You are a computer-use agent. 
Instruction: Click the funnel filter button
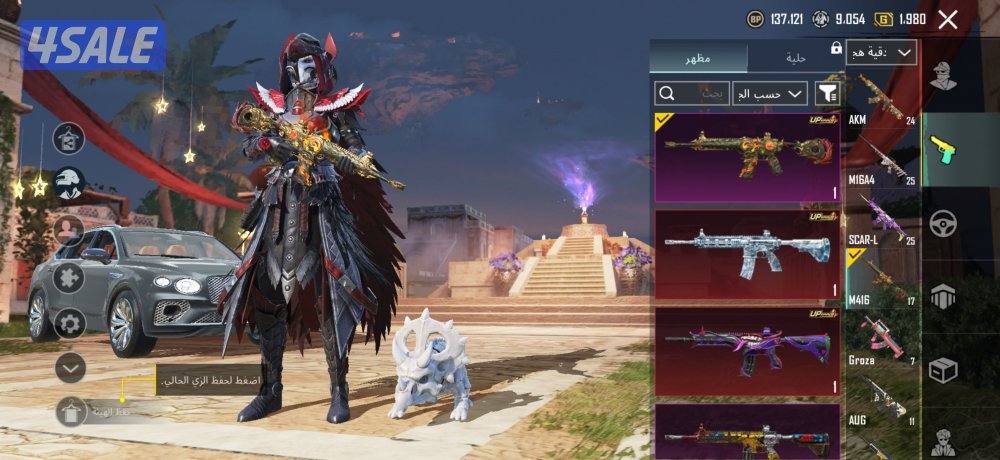pyautogui.click(x=827, y=93)
